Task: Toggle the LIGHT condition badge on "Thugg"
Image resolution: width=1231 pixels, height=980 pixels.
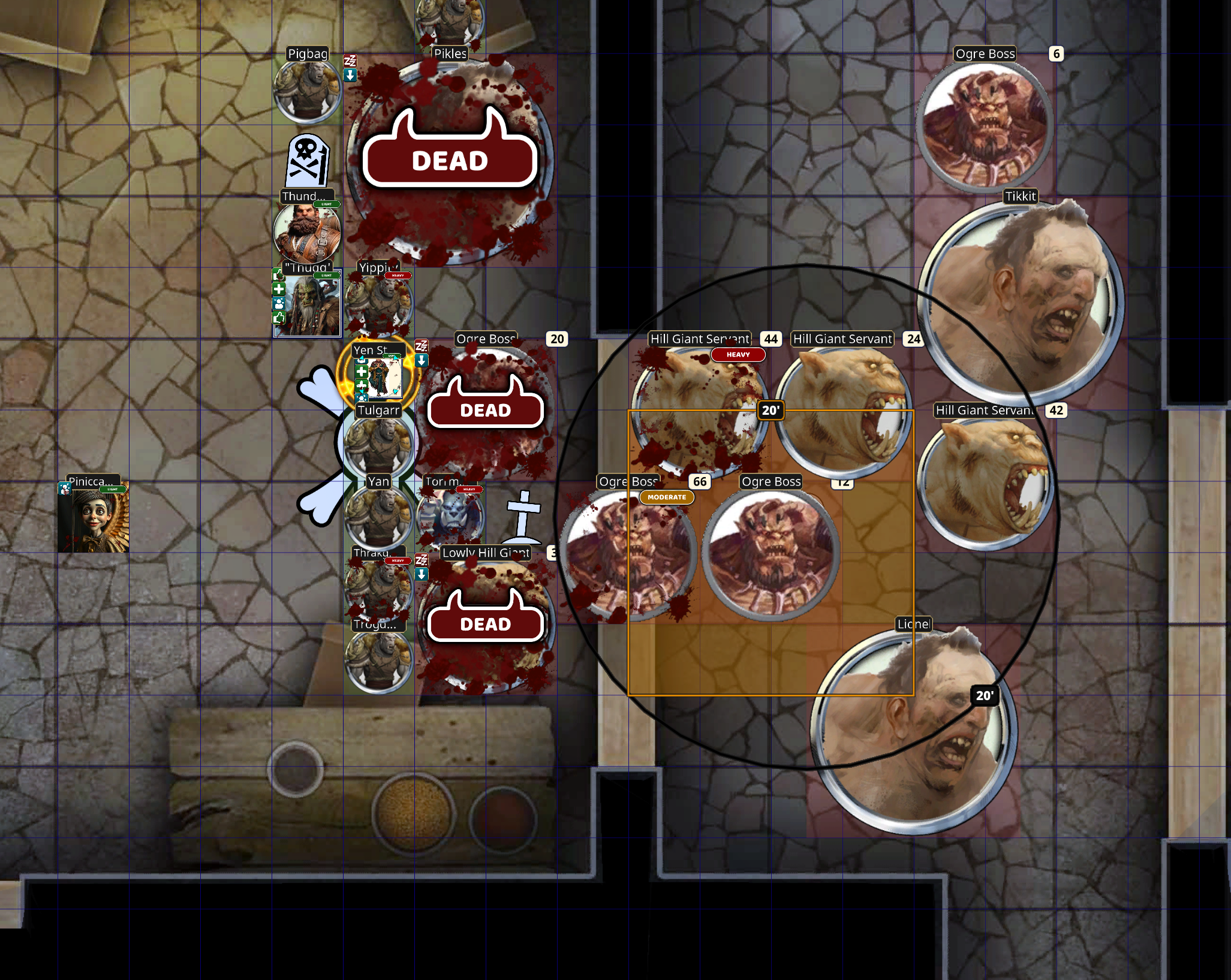Action: [326, 275]
